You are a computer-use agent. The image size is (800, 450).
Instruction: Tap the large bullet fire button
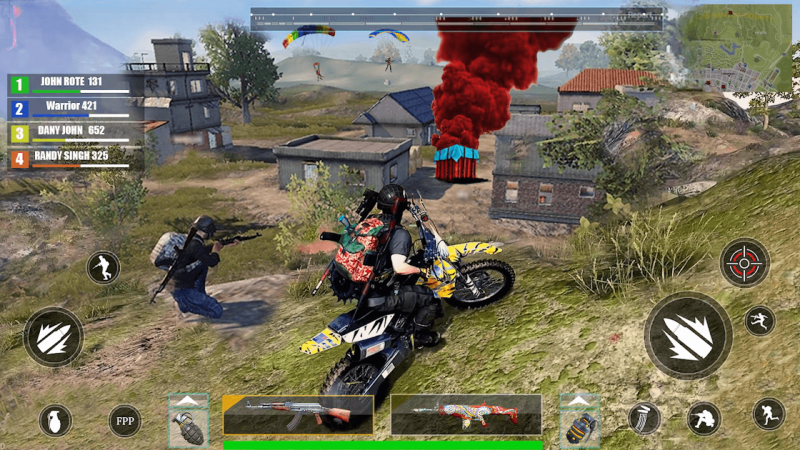(x=687, y=334)
